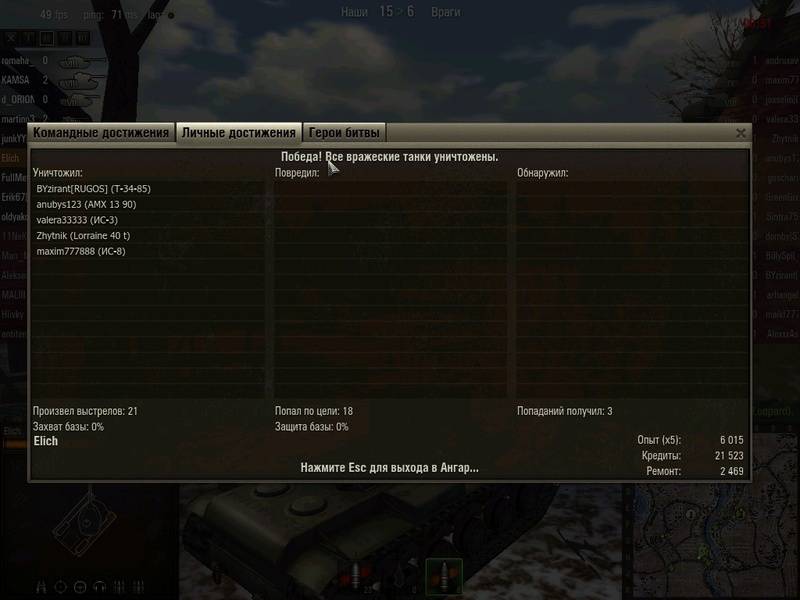Click maxim777888 (ИС-8) in the list

click(x=81, y=252)
